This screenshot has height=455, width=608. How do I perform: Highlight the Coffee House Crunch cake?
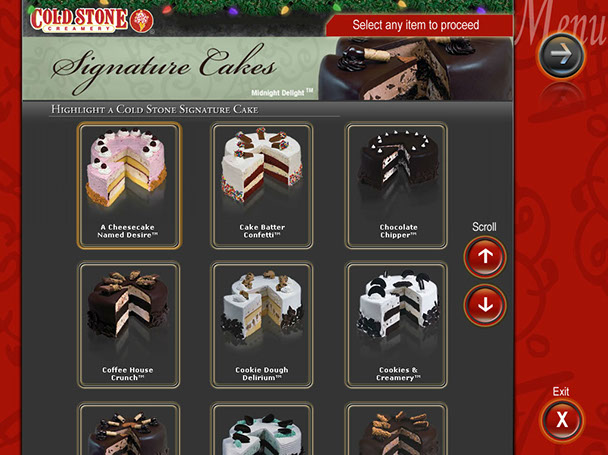point(129,324)
